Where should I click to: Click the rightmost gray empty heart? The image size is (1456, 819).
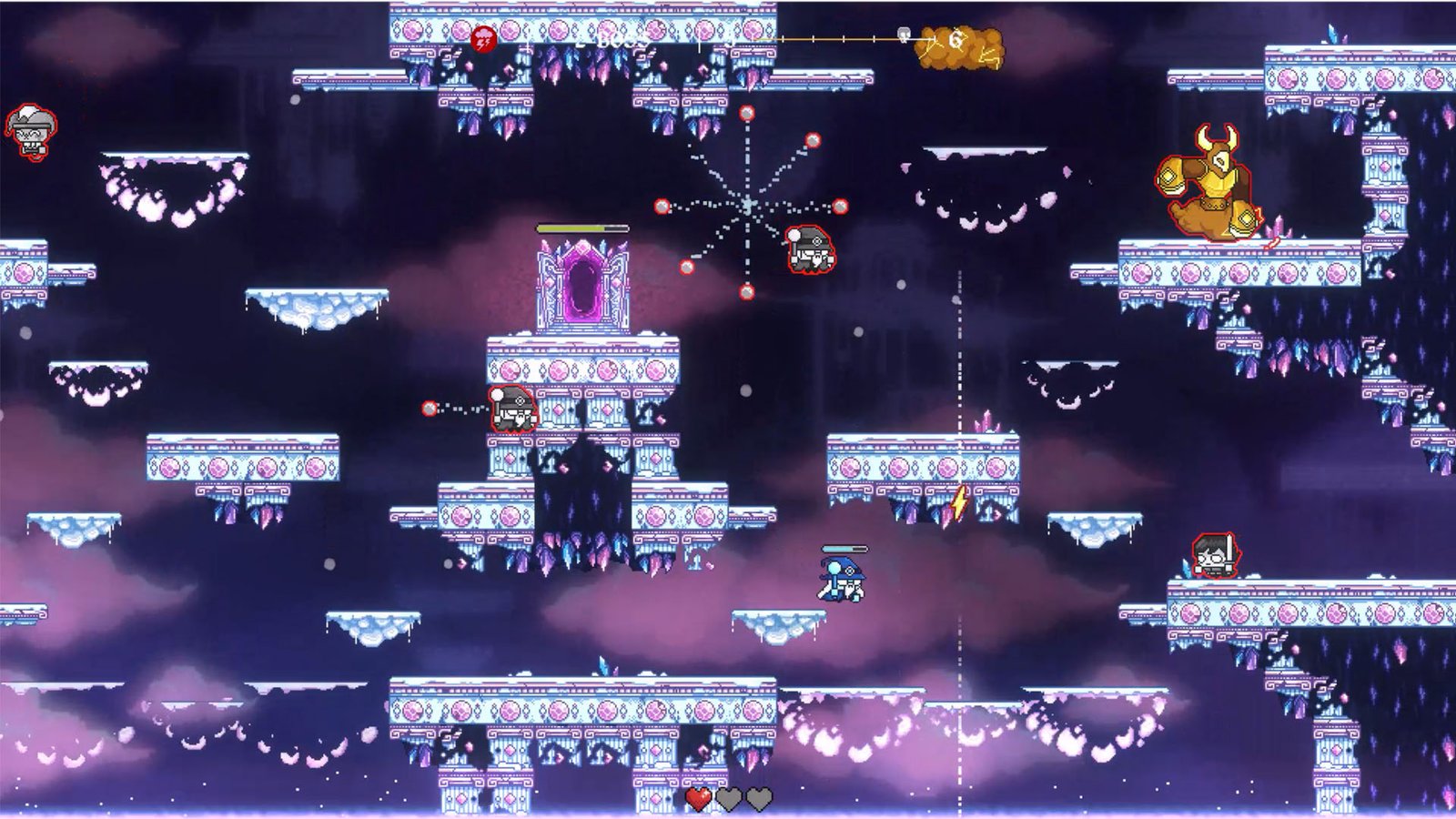759,798
